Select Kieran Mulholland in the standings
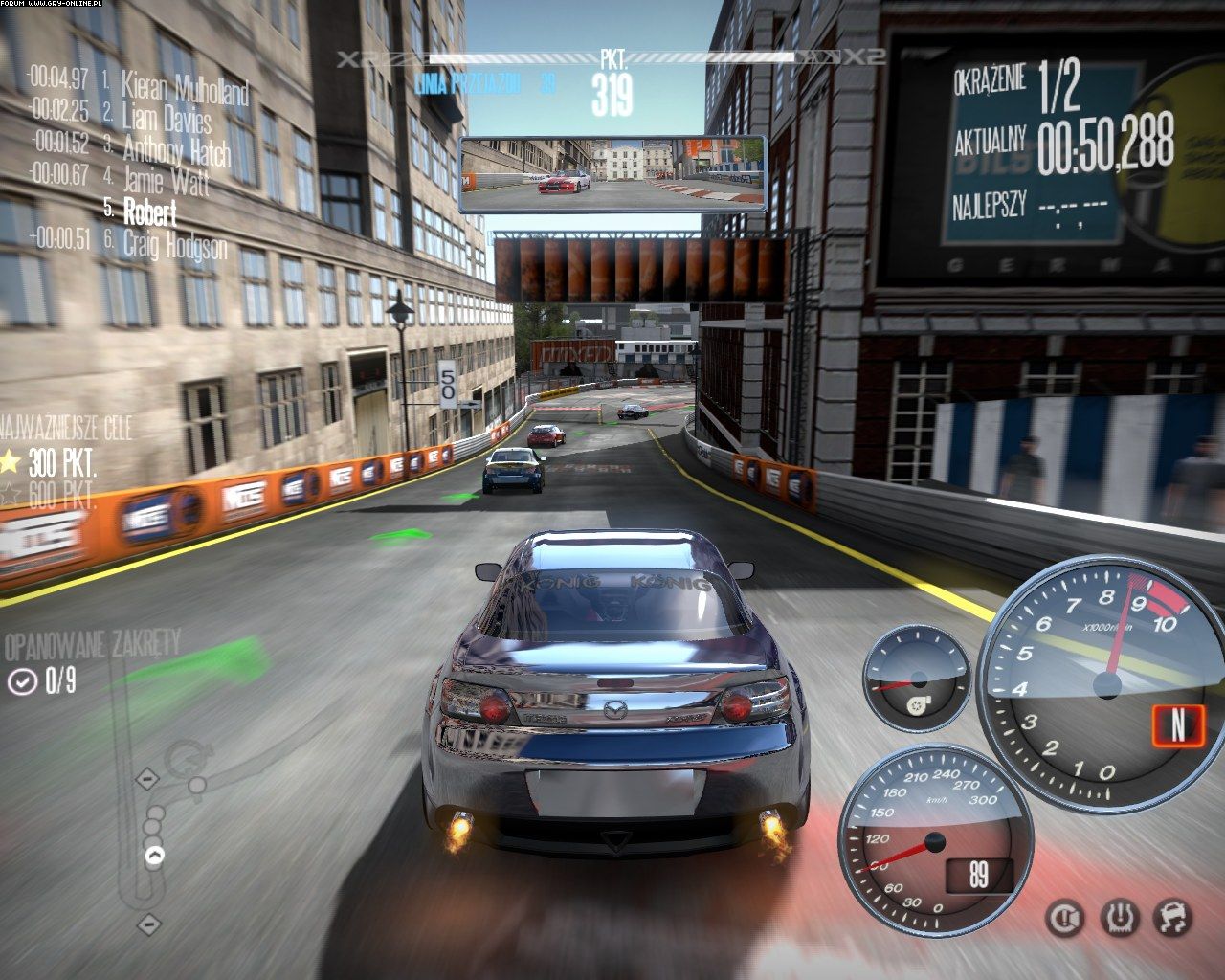The width and height of the screenshot is (1225, 980). coord(185,90)
